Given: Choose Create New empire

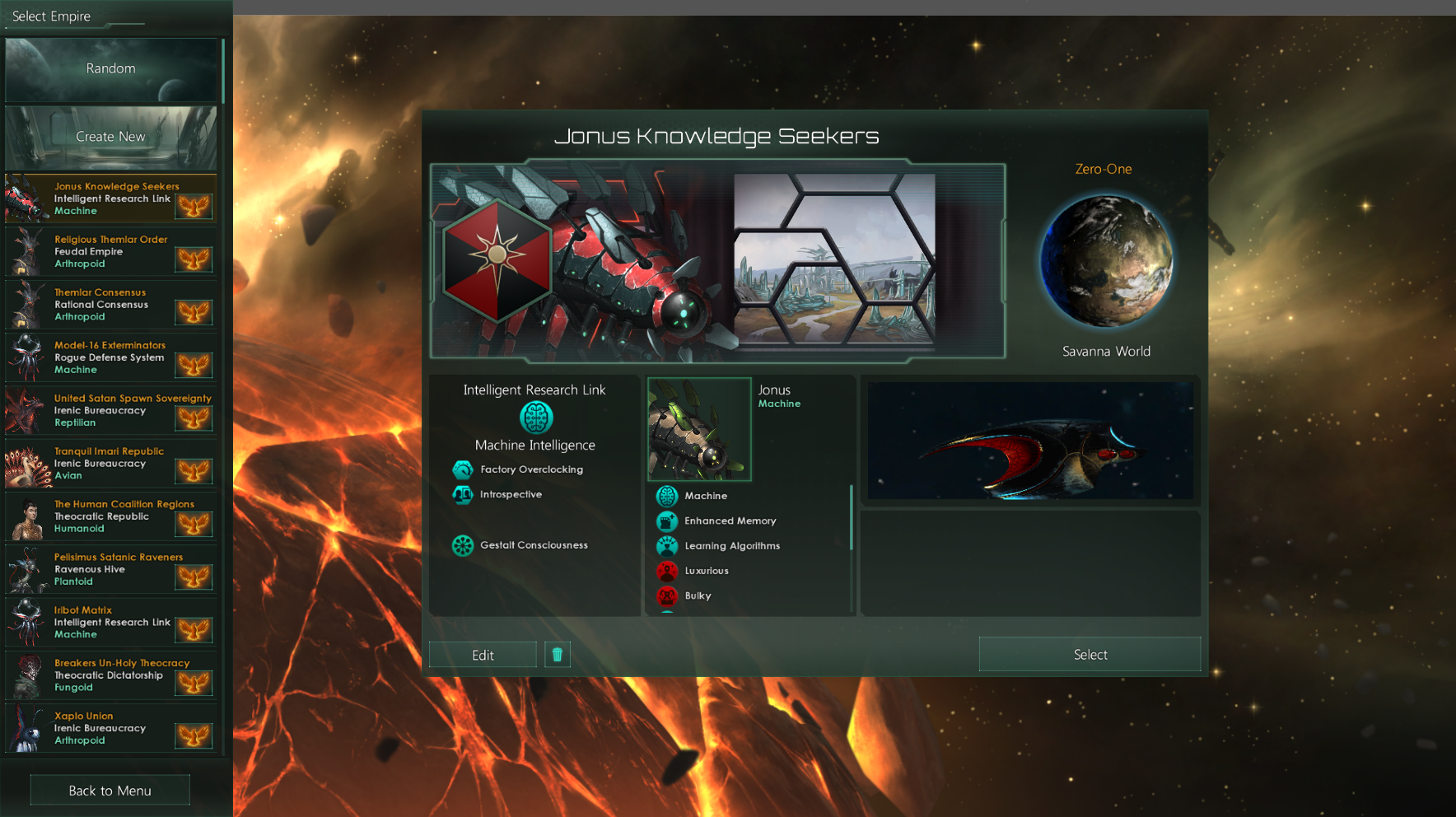Looking at the screenshot, I should pos(111,136).
